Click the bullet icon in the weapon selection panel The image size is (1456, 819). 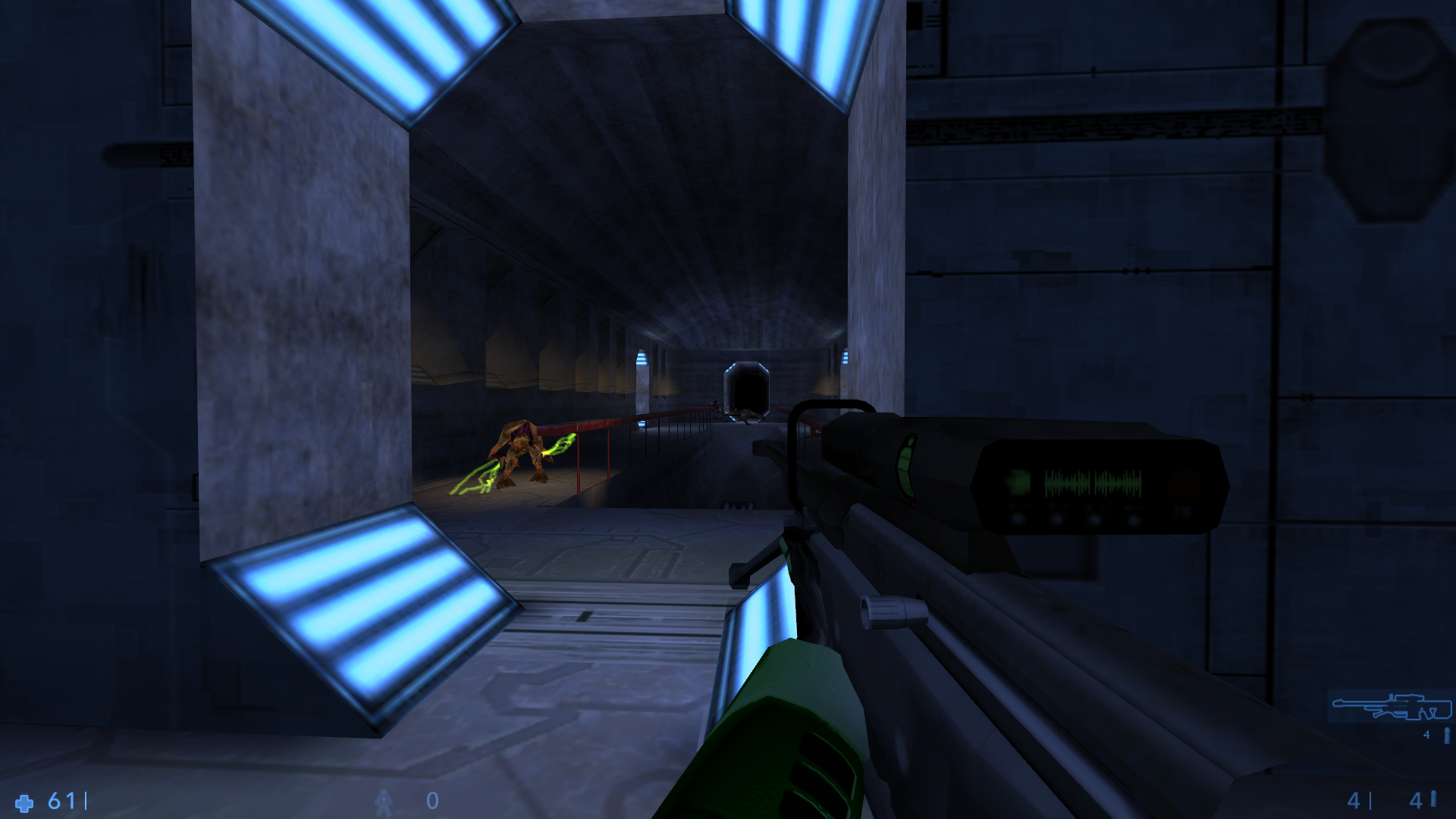[1447, 736]
